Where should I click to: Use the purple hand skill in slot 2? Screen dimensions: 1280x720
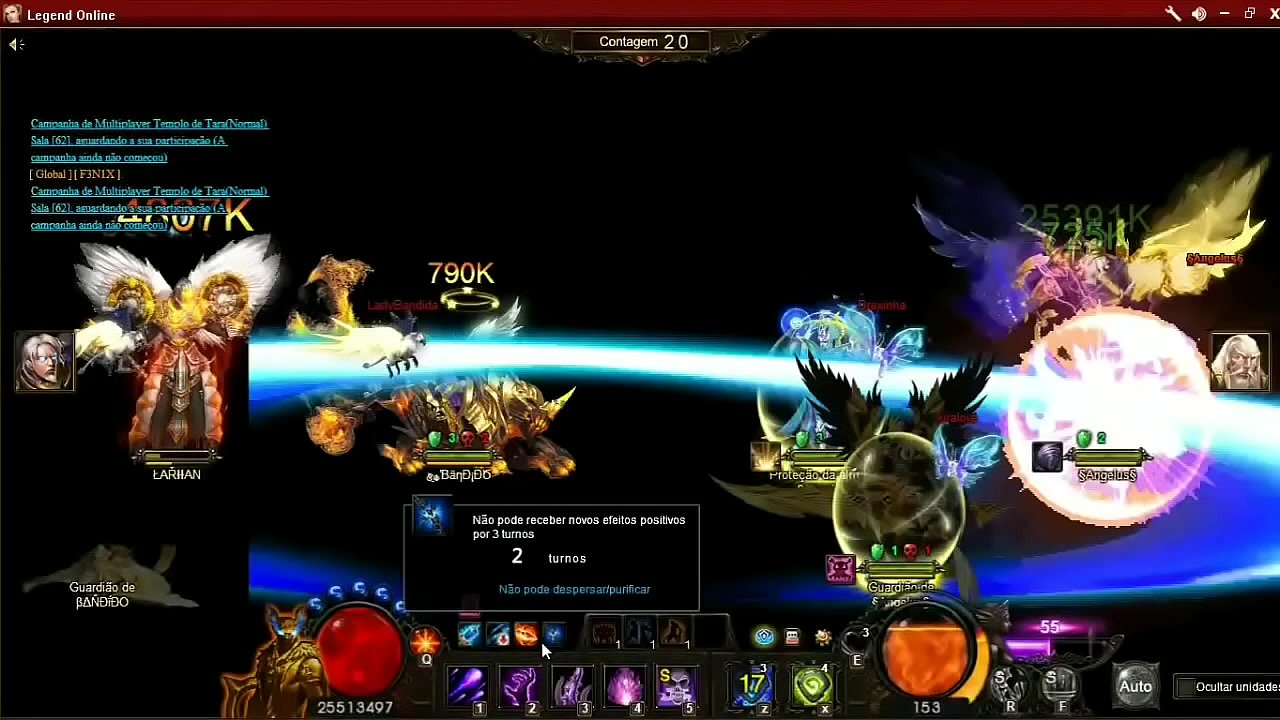pos(519,687)
